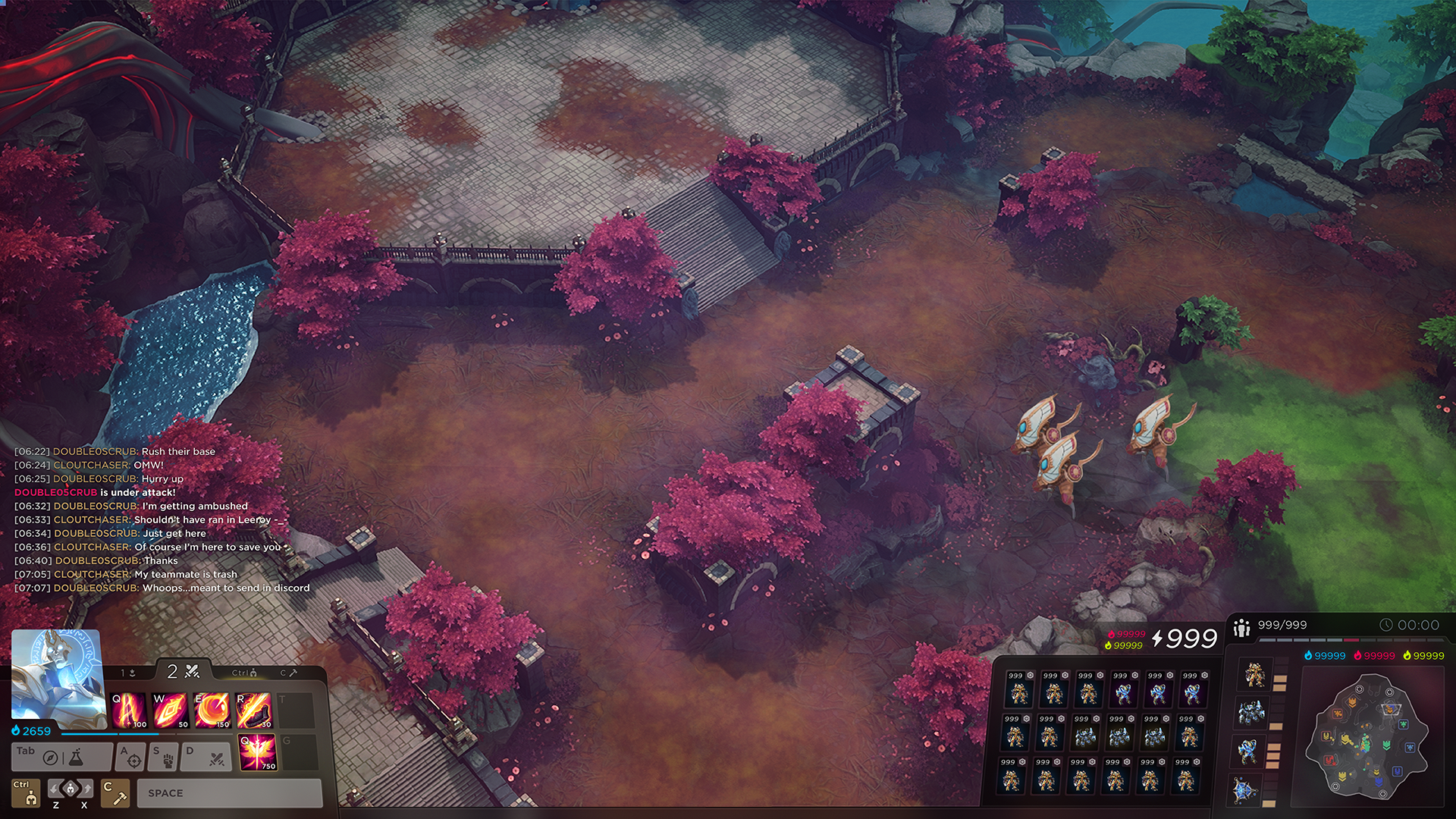Expand the first blue armored unit thumbnail

coord(1251,711)
